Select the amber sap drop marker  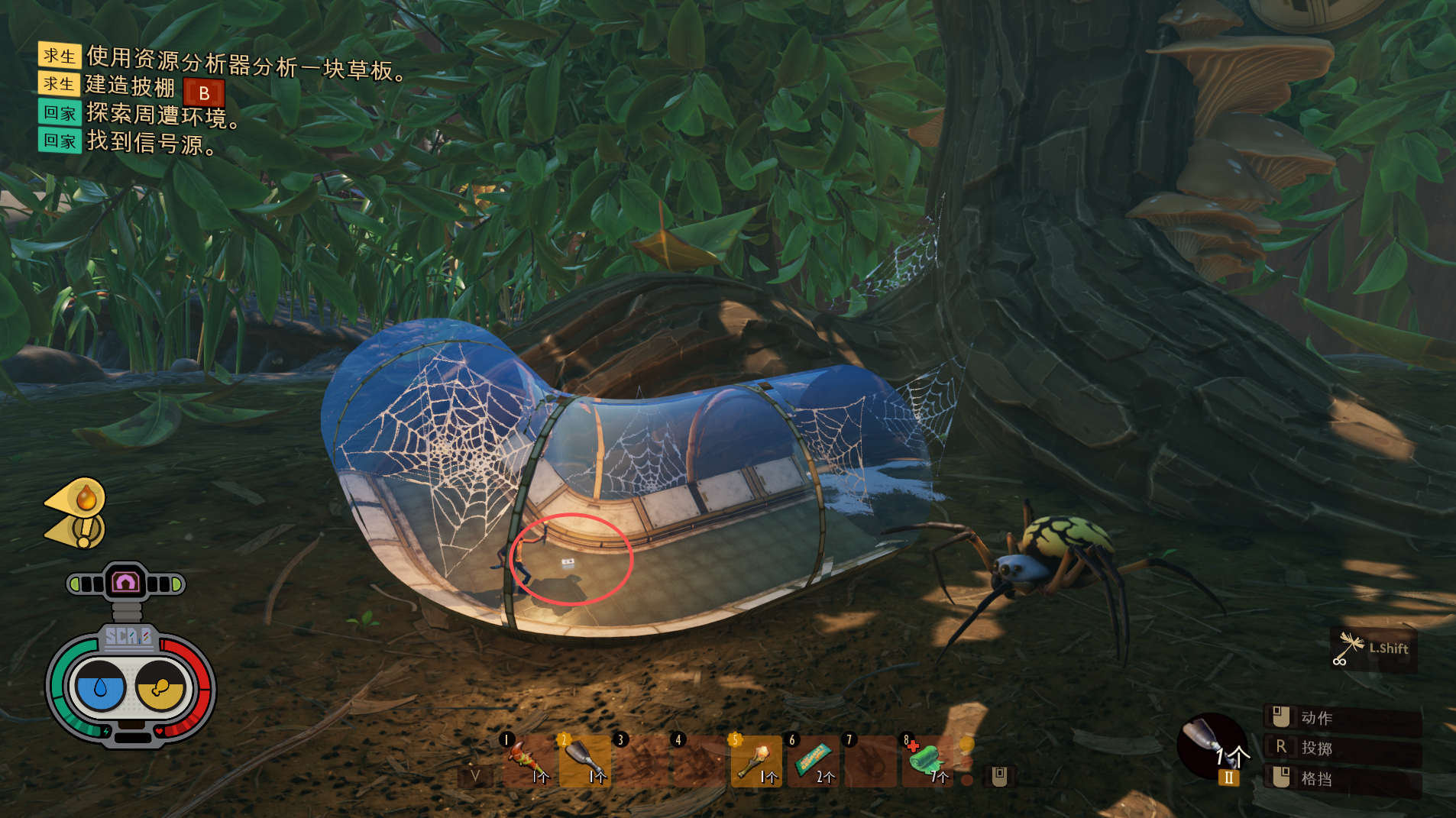point(86,499)
